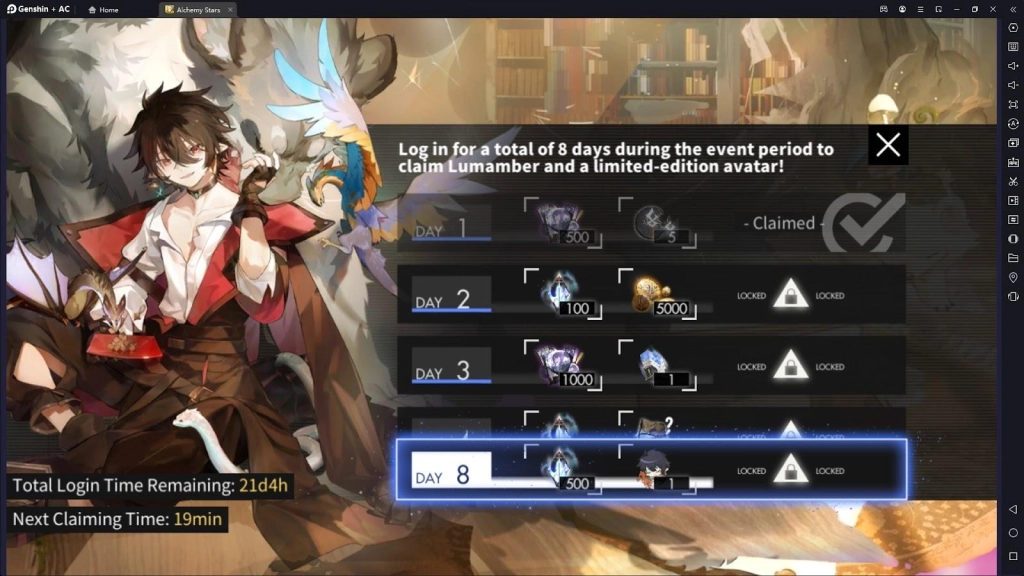Switch to the Alchemy Stars tab
Image resolution: width=1024 pixels, height=576 pixels.
click(x=197, y=9)
